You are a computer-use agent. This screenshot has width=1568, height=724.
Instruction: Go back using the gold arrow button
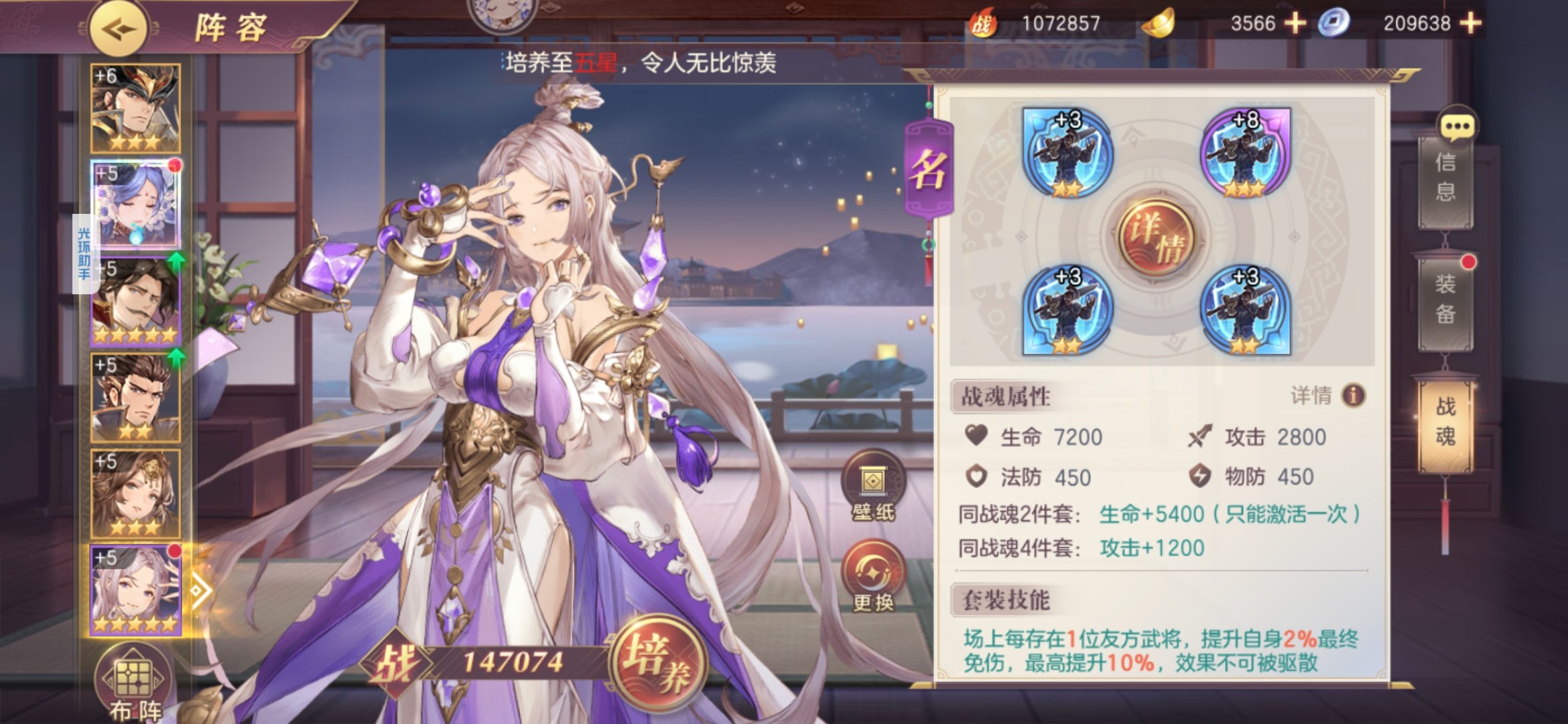[119, 29]
